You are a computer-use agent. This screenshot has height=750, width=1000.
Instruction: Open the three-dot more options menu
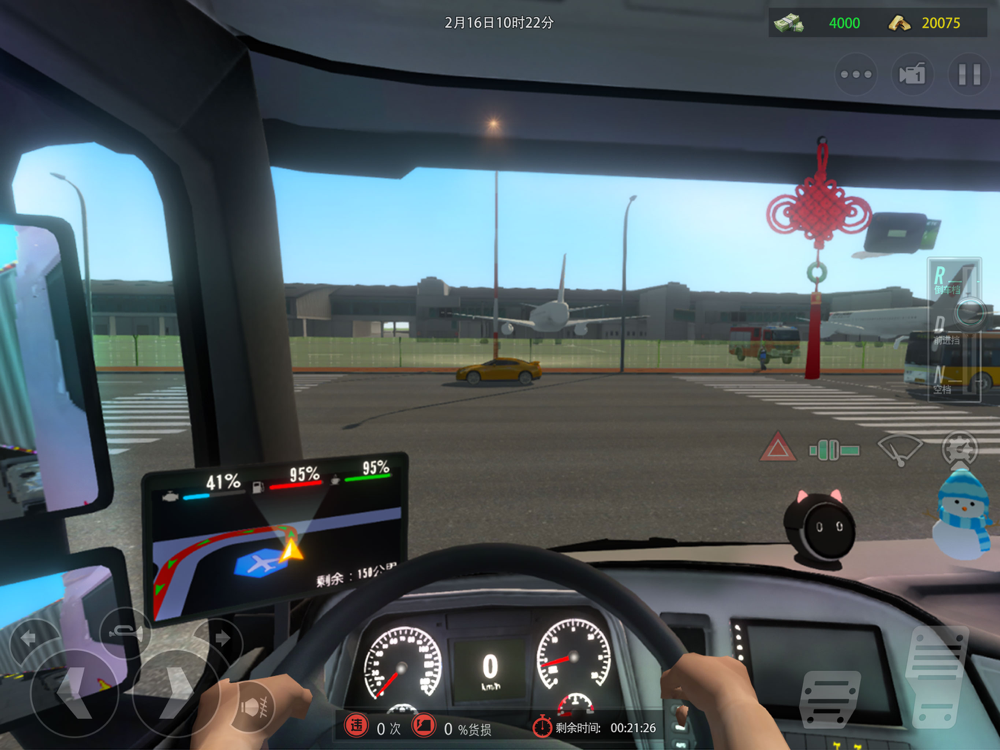tap(856, 74)
